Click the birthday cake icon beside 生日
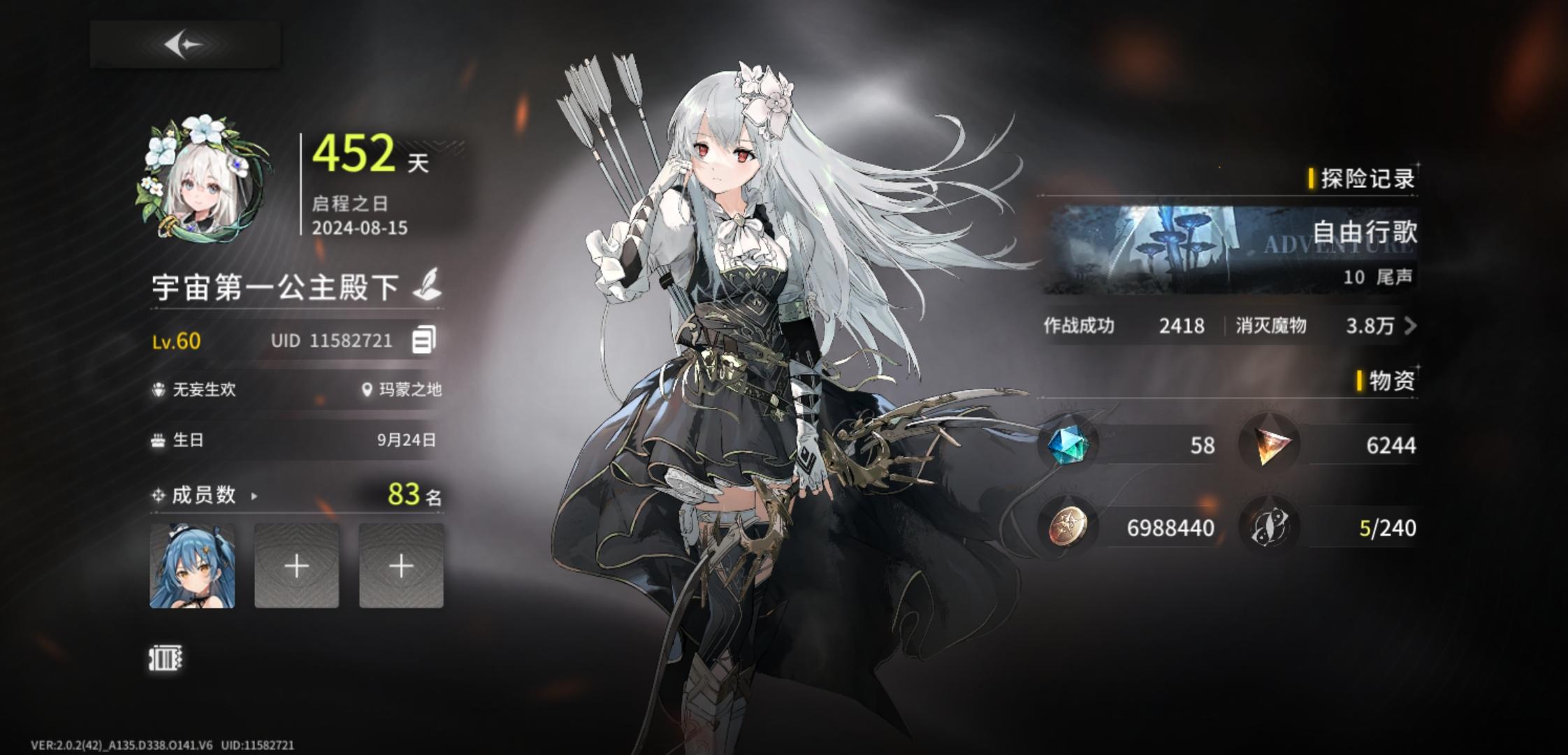This screenshot has width=1568, height=755. [159, 440]
